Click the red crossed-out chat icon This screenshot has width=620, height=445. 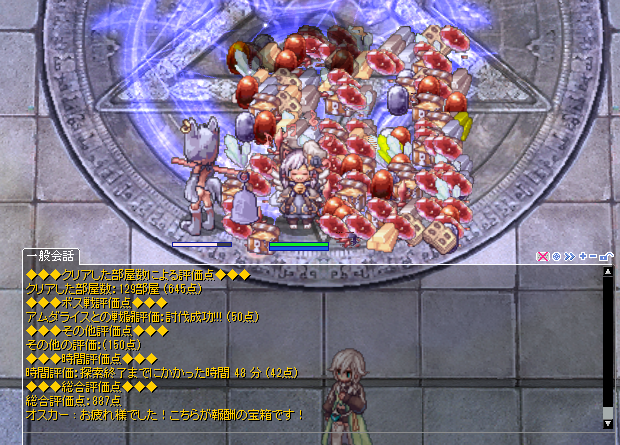tap(543, 257)
